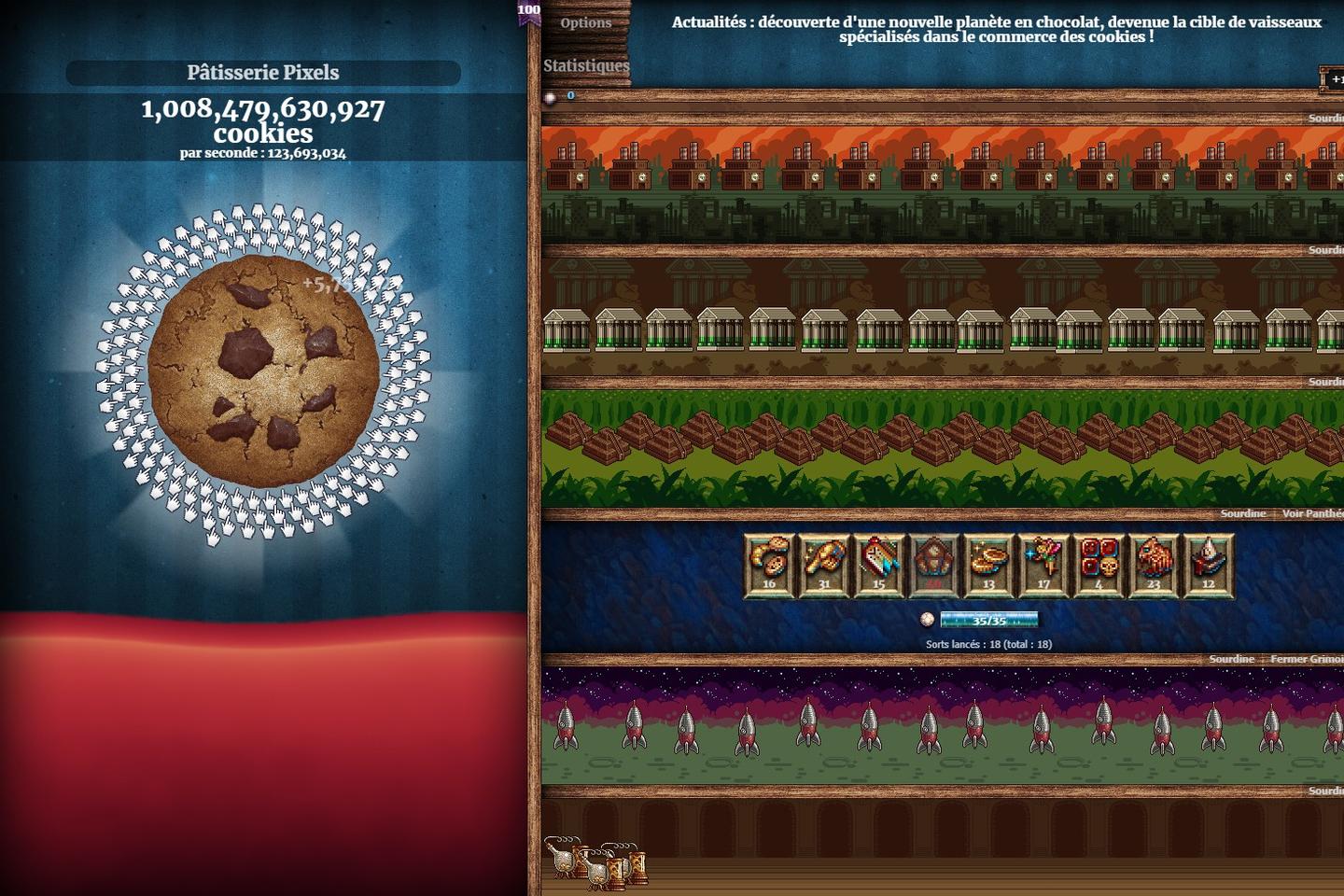Click the sugar lump icon

(x=551, y=97)
